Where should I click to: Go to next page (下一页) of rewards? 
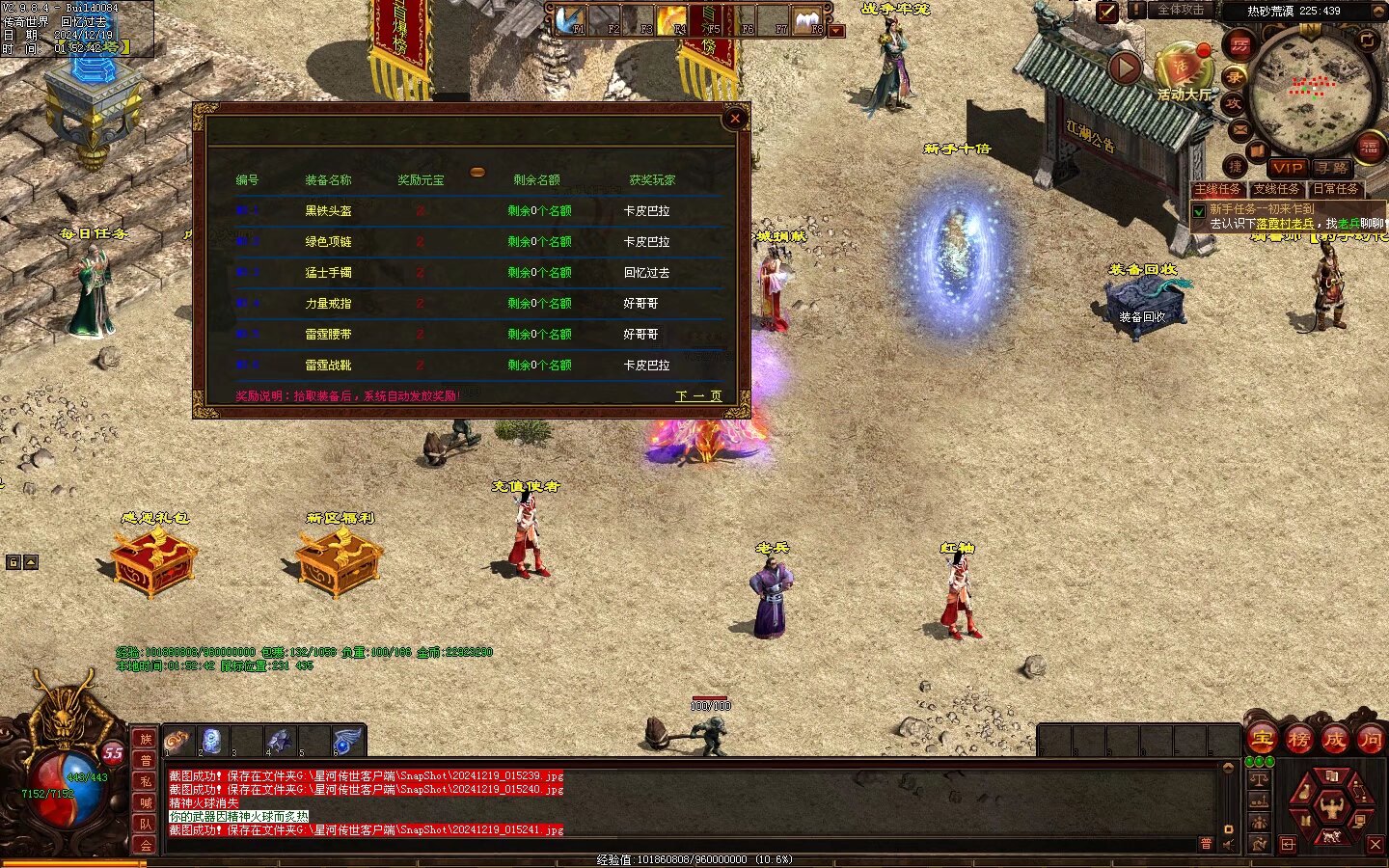698,396
